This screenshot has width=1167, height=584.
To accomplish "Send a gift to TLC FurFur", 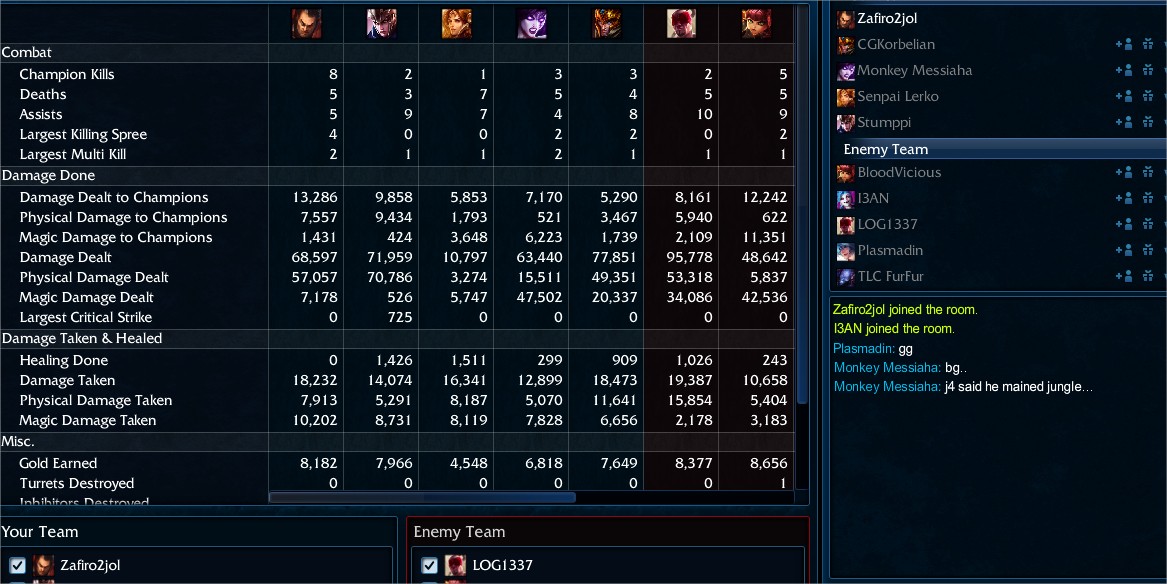I will click(1147, 276).
